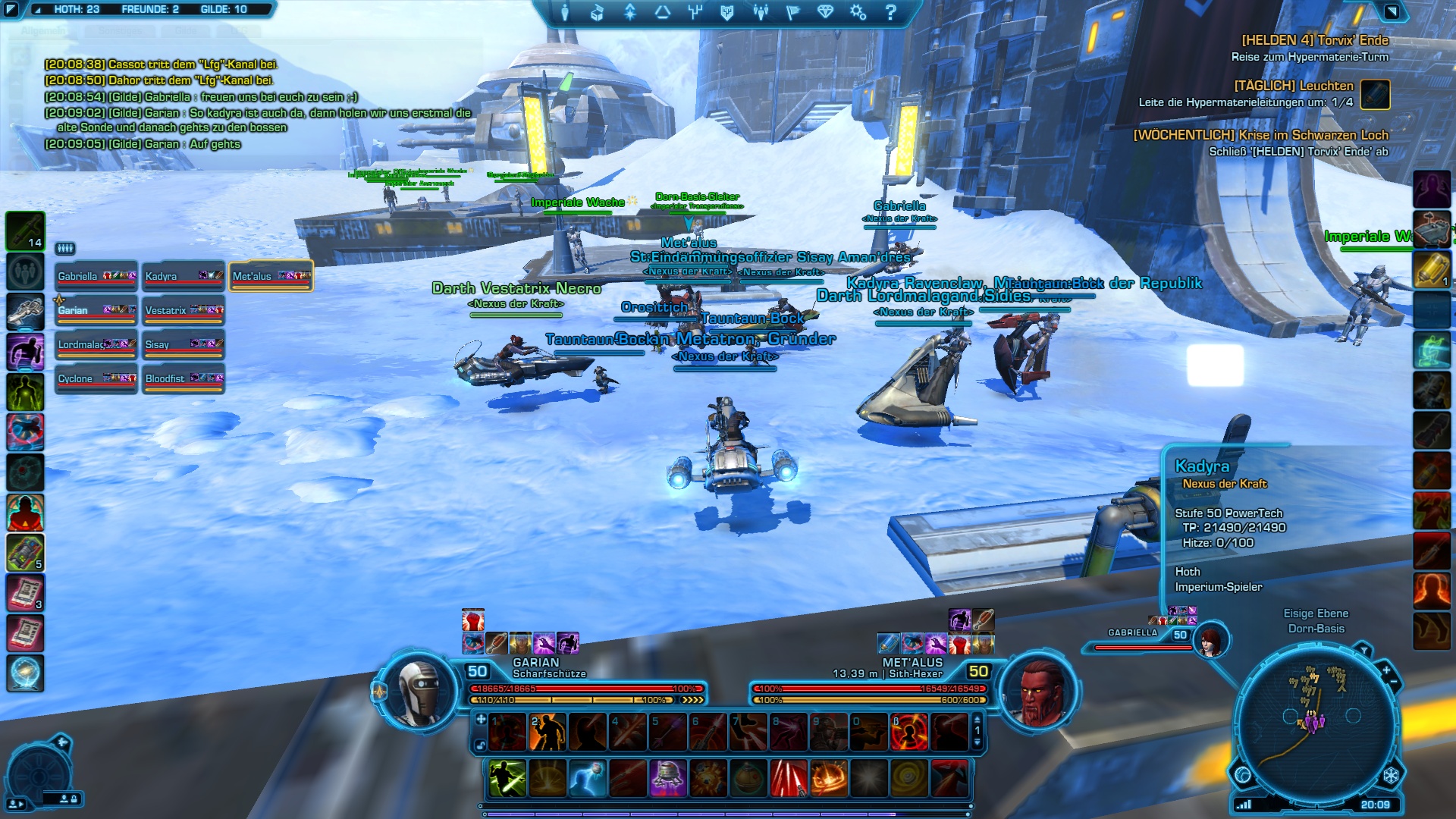Select the [TÄGLICH] Leuchten mission in tracker
1456x819 pixels.
[1293, 86]
